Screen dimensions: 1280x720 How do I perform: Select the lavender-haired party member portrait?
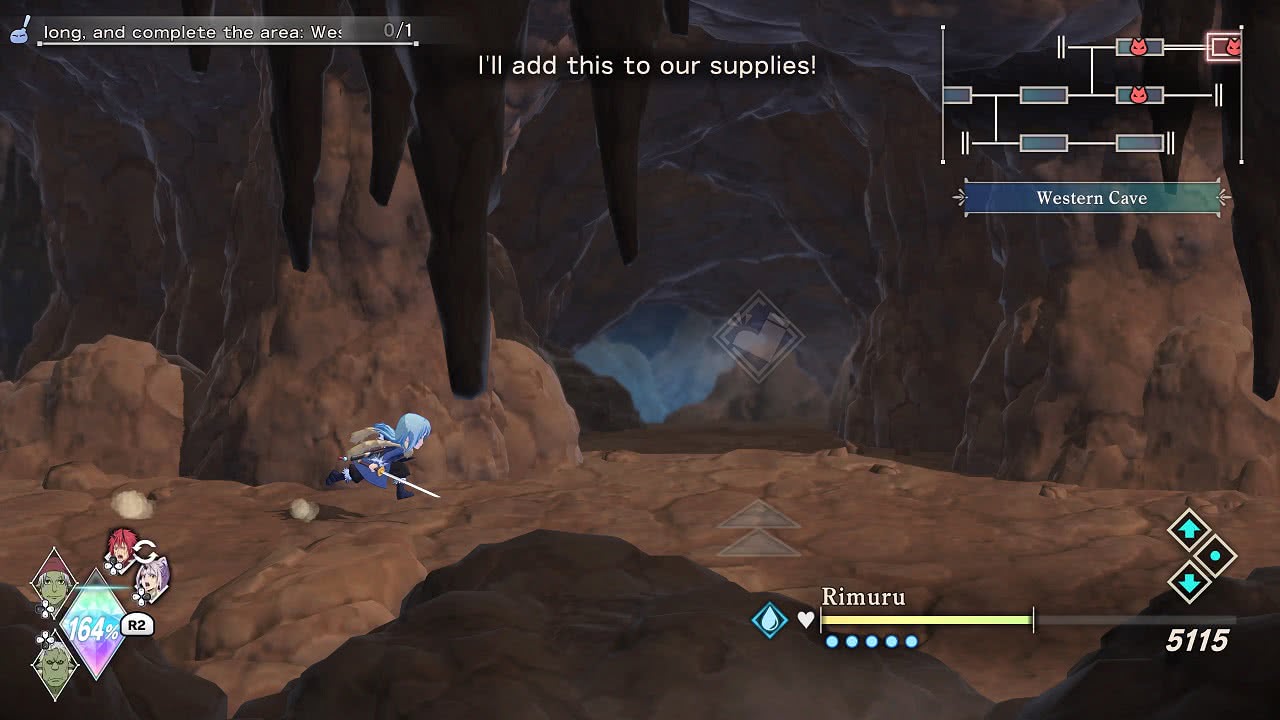point(154,578)
